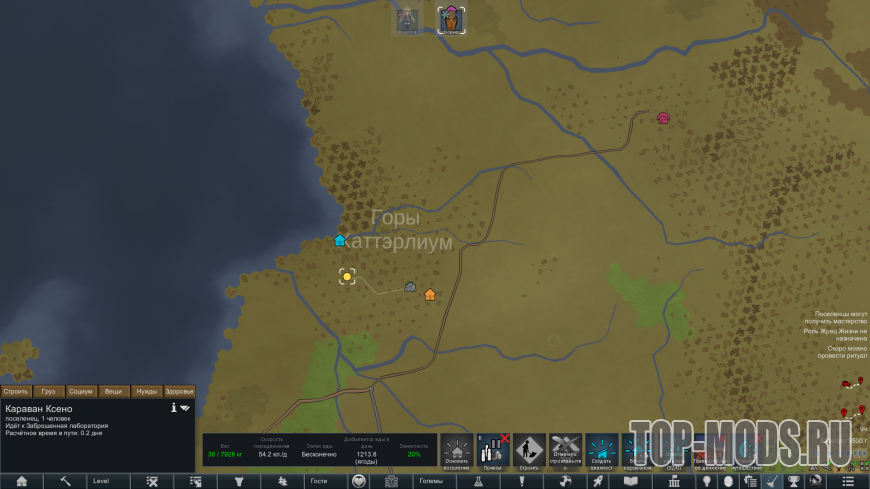The height and width of the screenshot is (489, 870).
Task: Found a settlement with the house command
Action: [457, 451]
